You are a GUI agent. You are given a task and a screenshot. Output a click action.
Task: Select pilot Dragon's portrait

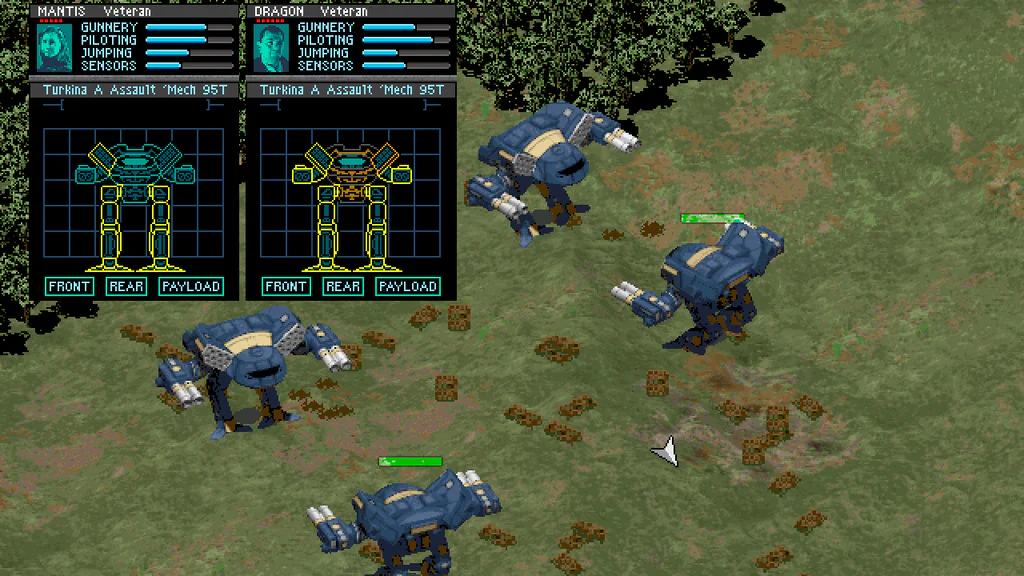tap(270, 47)
